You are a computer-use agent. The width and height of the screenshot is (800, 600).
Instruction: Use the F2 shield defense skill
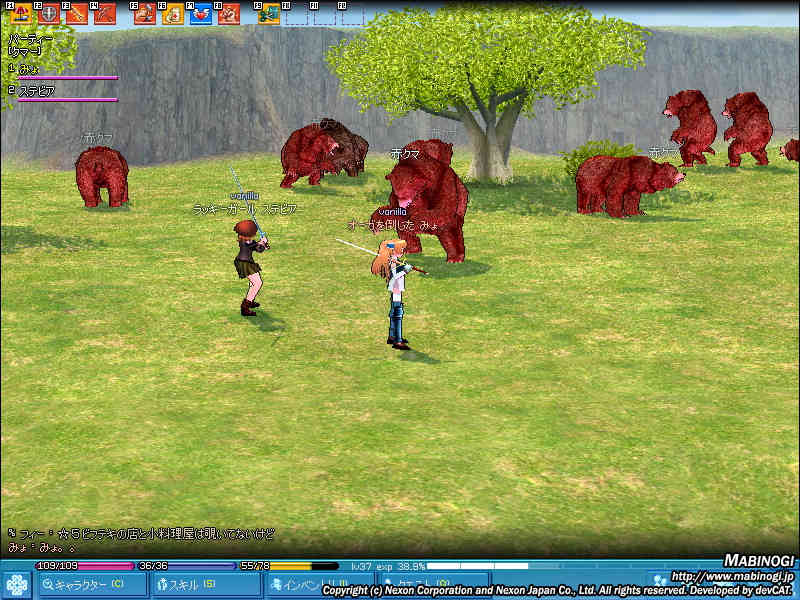(x=48, y=14)
